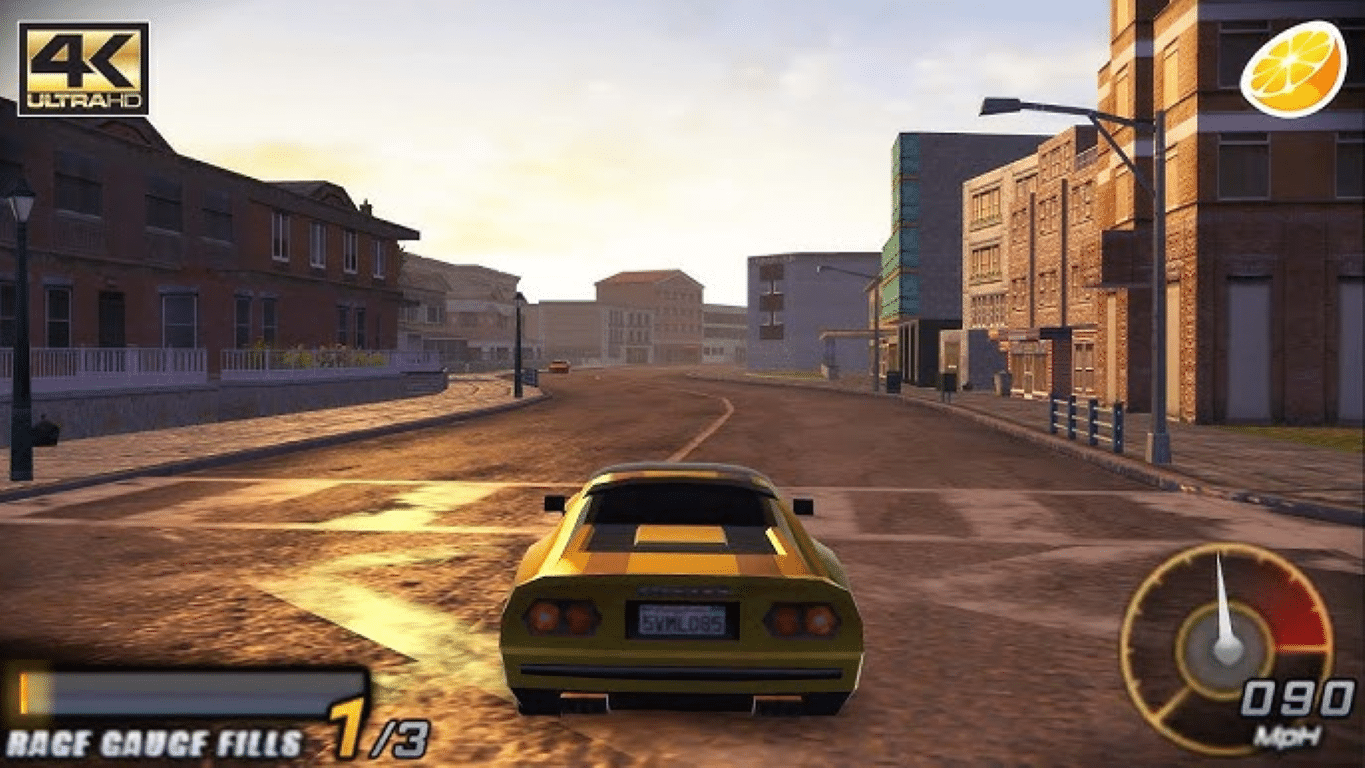
Task: Expand the rage gauge panel
Action: [x=190, y=710]
